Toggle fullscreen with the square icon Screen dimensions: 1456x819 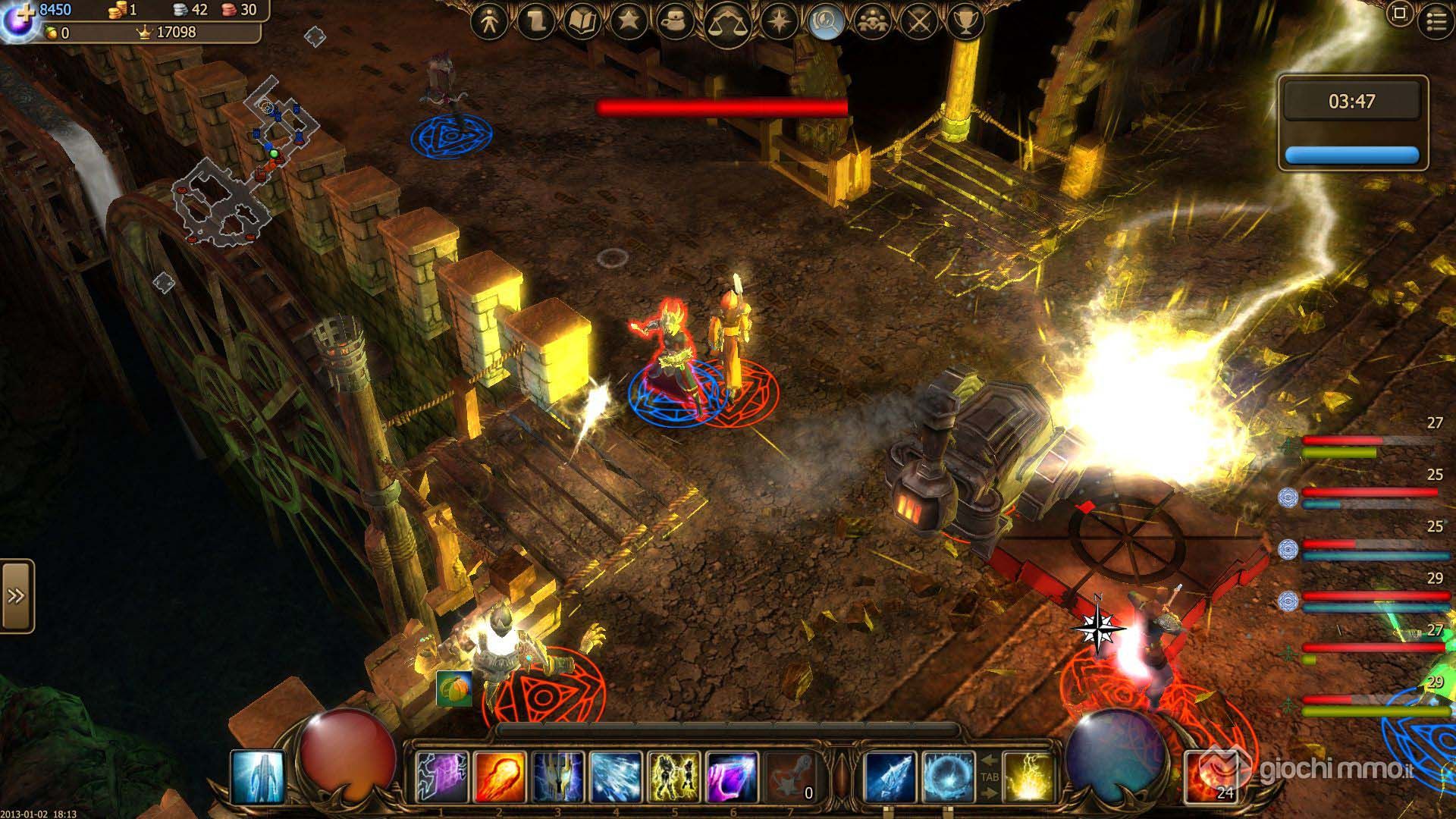pyautogui.click(x=1400, y=14)
